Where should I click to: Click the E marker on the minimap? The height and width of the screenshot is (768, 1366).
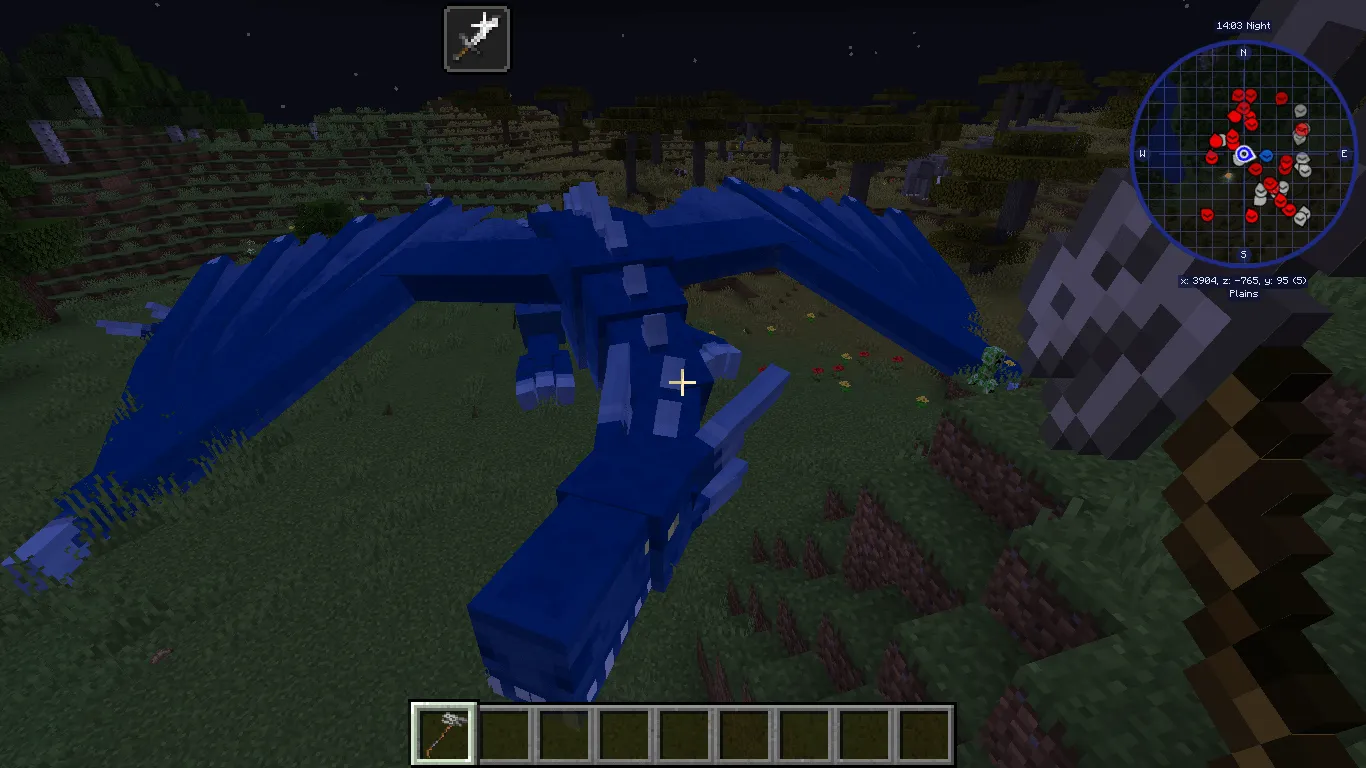1345,153
